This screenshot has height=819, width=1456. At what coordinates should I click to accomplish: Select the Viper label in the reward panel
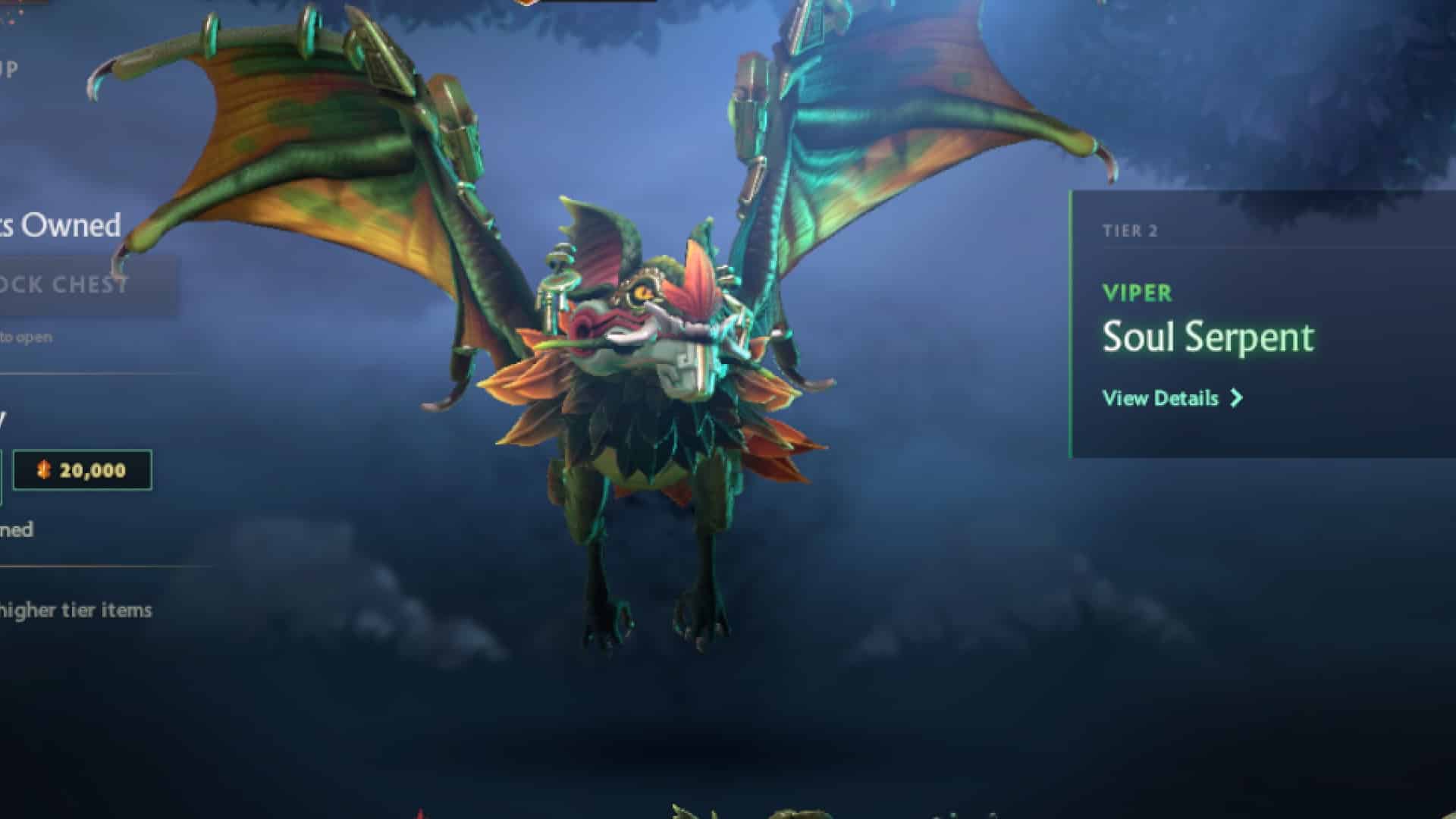(x=1135, y=294)
